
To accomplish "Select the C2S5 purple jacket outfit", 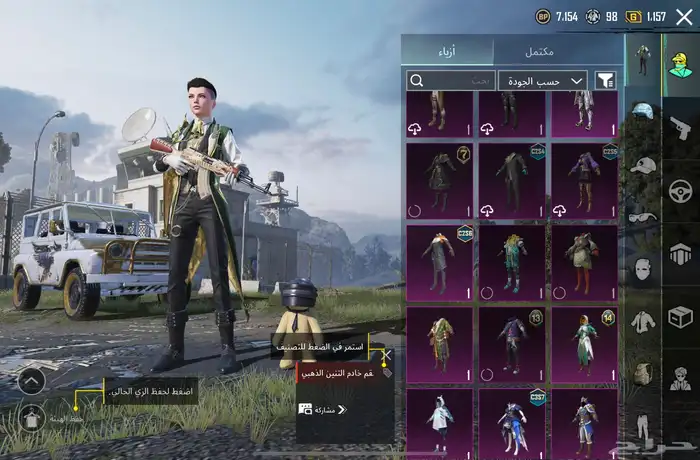I will coord(584,181).
